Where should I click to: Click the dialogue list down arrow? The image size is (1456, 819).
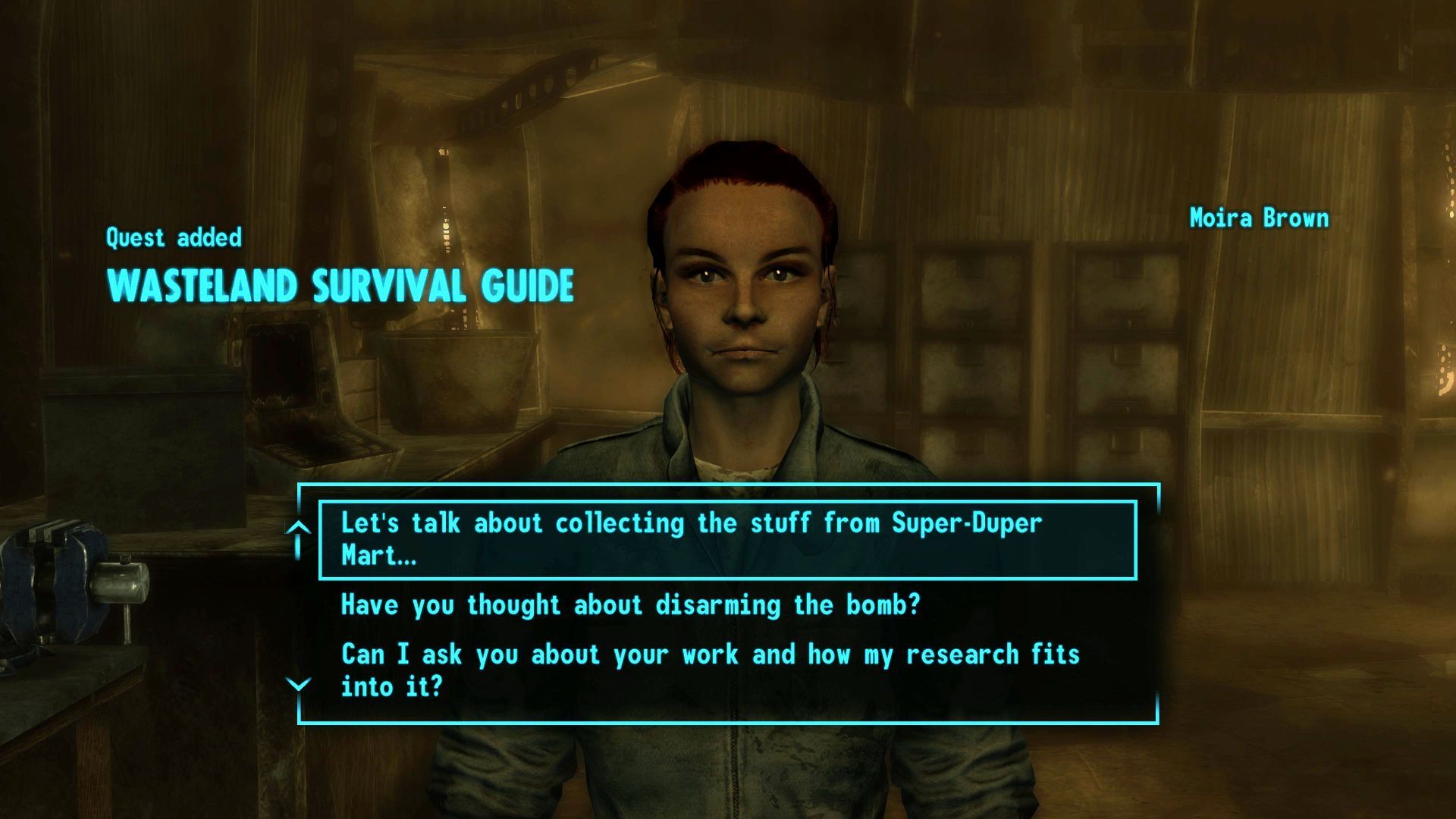pos(299,685)
